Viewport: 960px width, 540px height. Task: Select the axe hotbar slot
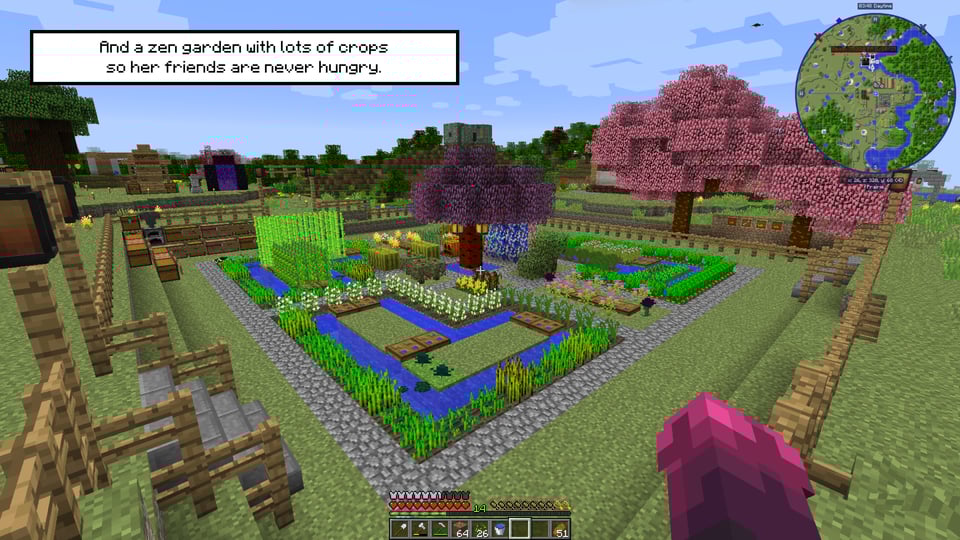[x=420, y=528]
